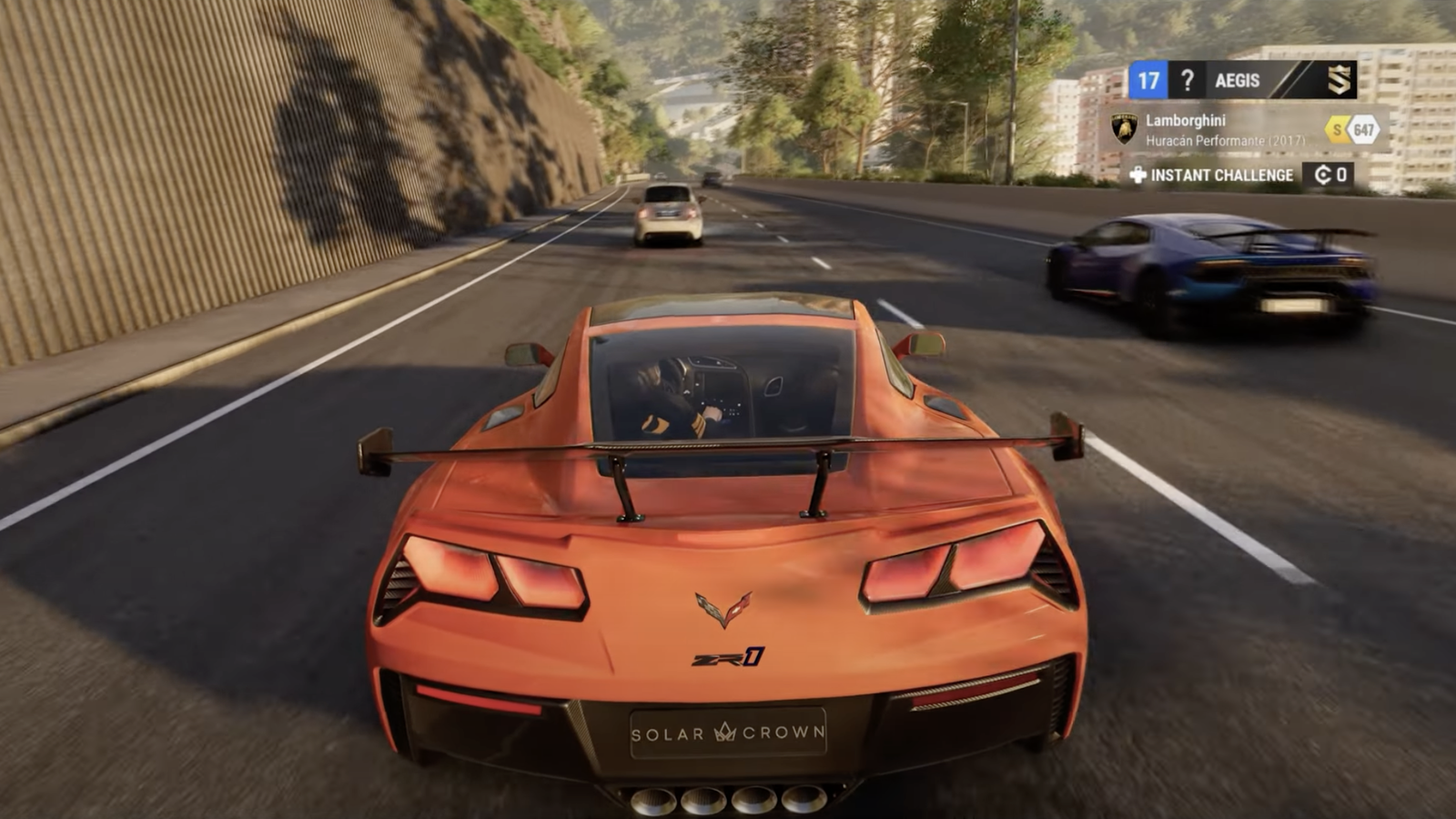The image size is (1456, 819).
Task: Click the Lamborghini brand logo
Action: tap(1125, 129)
